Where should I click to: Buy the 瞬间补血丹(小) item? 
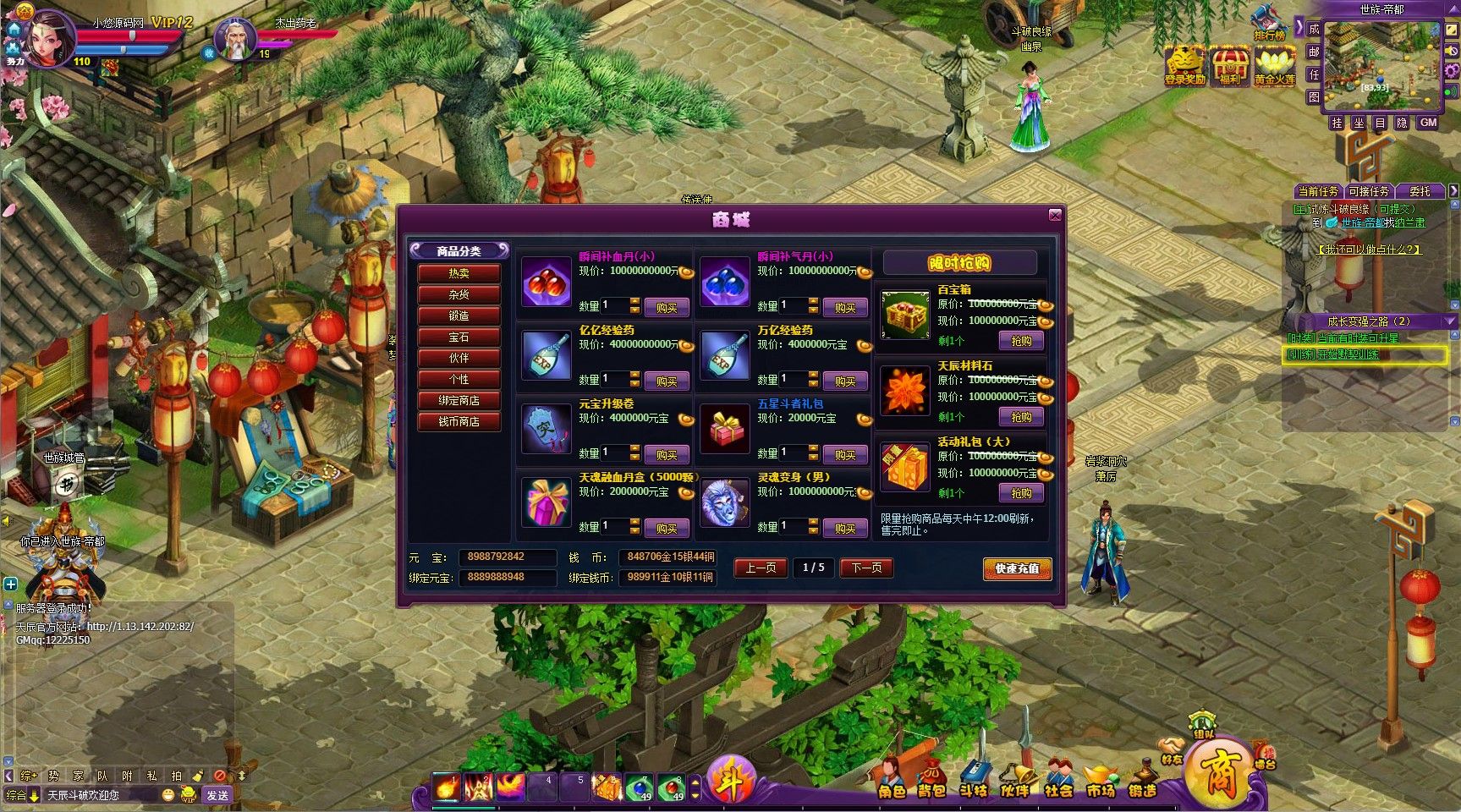[667, 308]
